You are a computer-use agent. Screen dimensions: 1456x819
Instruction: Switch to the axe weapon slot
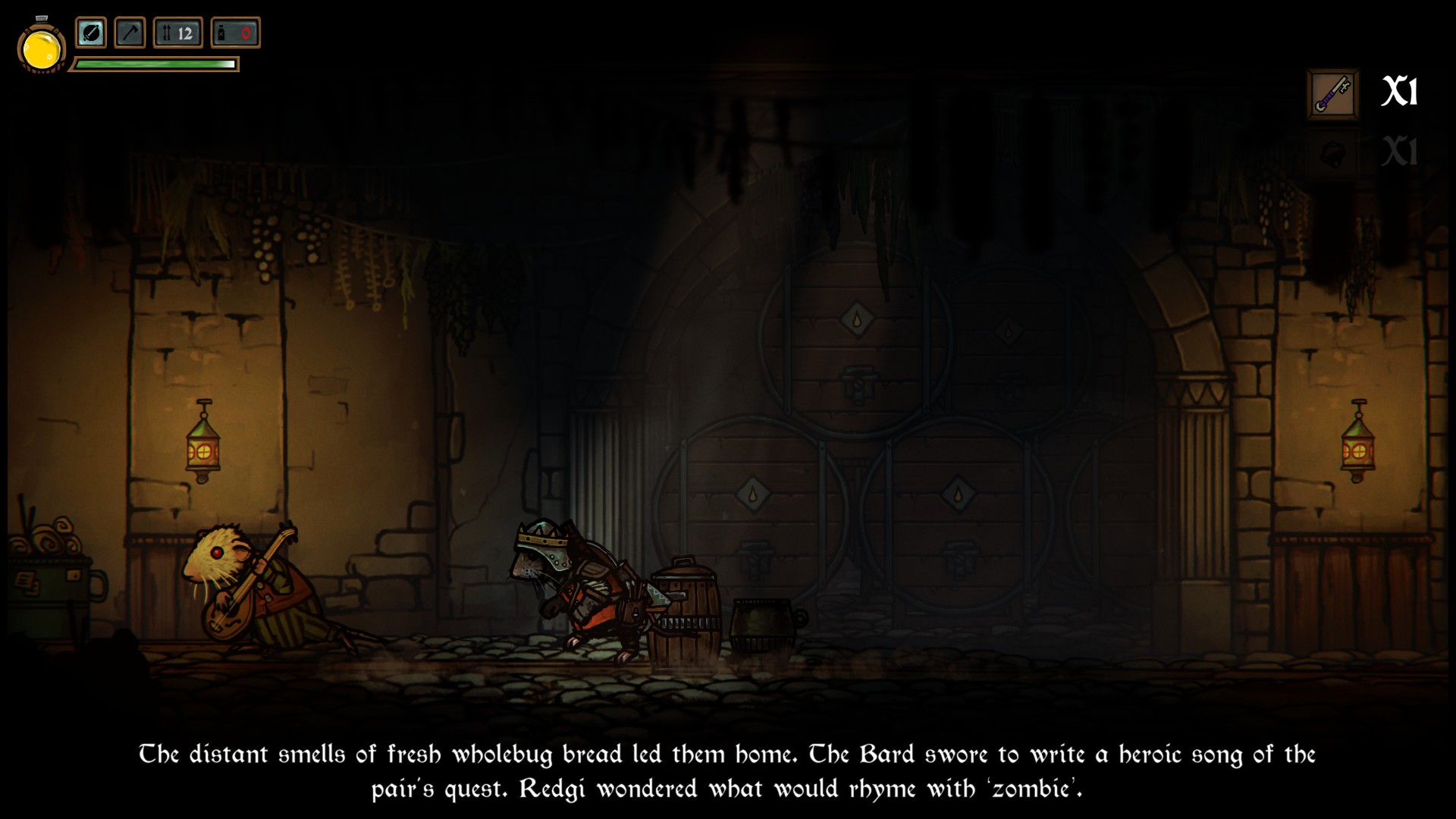tap(130, 33)
